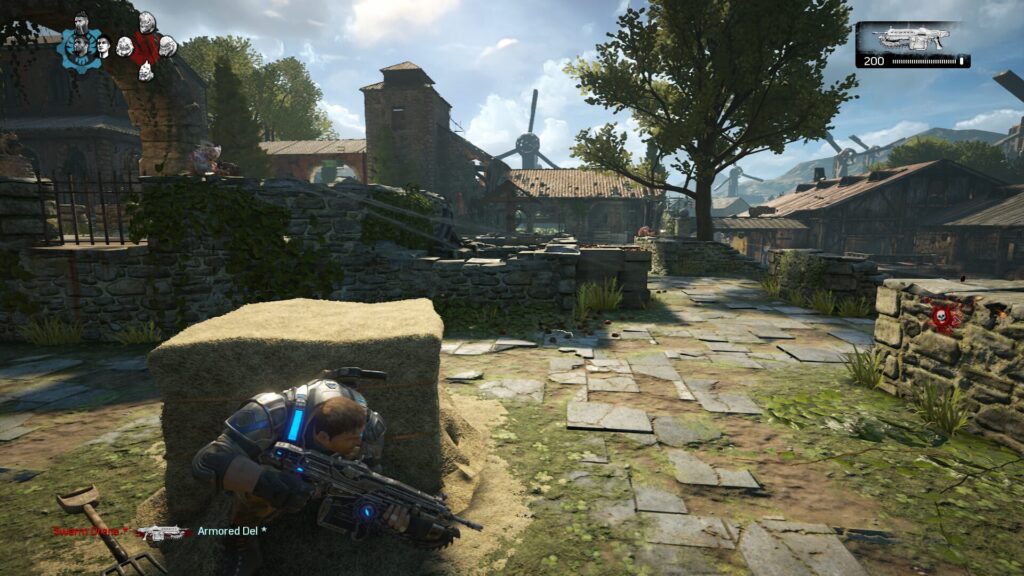Click the blue COG gear team emblem
This screenshot has width=1024, height=576.
coord(80,48)
